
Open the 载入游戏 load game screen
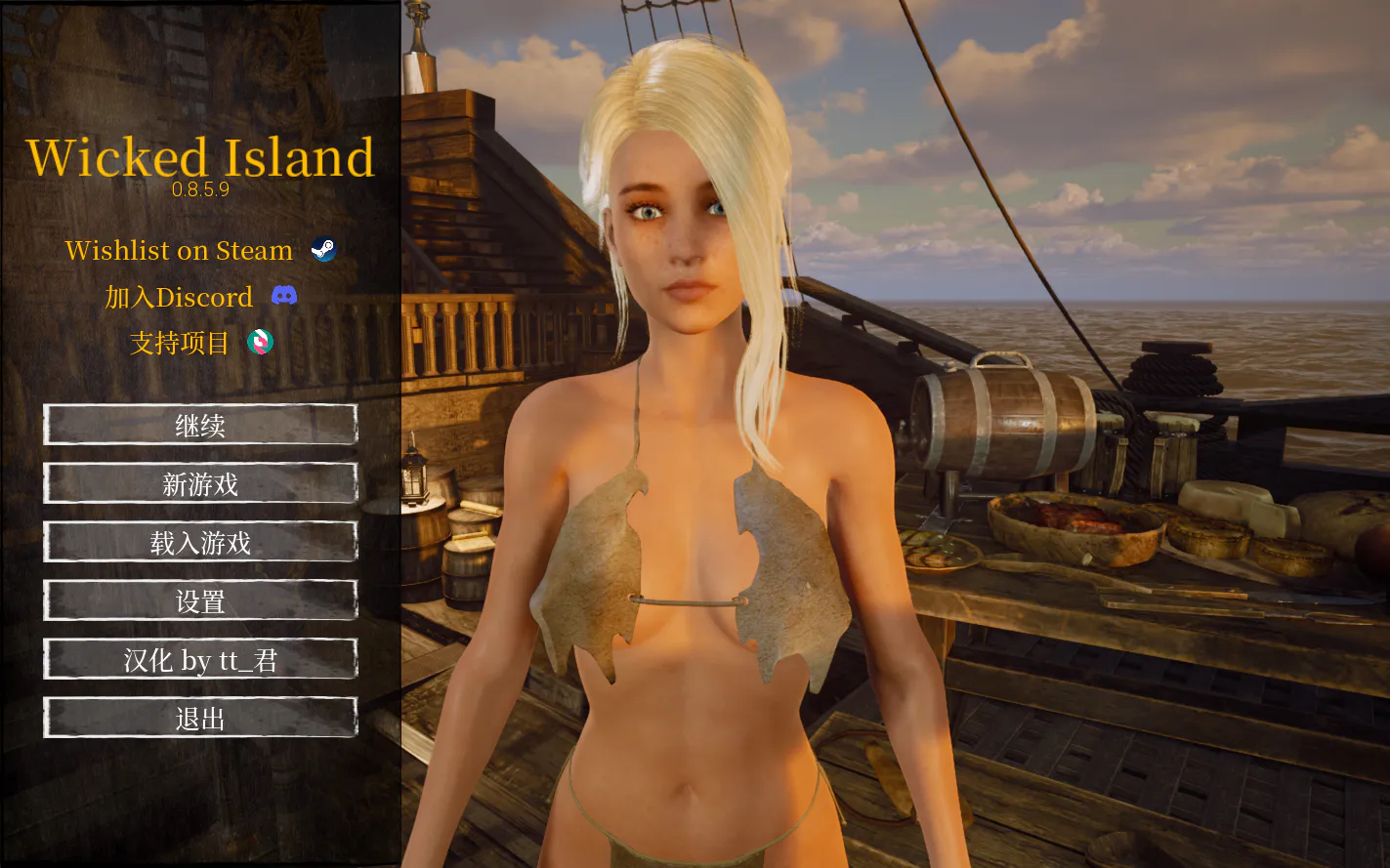(x=200, y=543)
